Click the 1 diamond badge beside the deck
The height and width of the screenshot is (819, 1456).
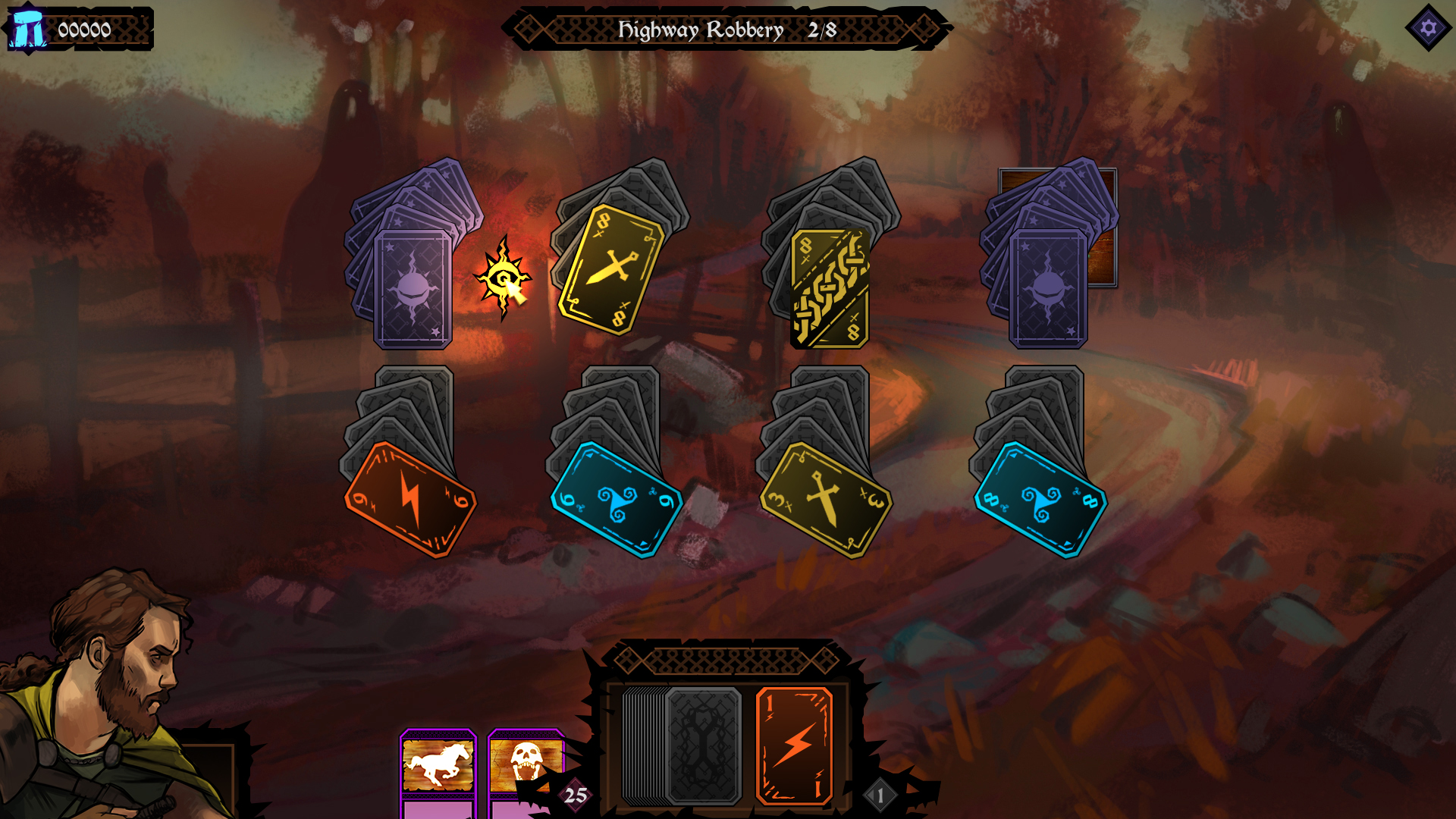pos(879,795)
